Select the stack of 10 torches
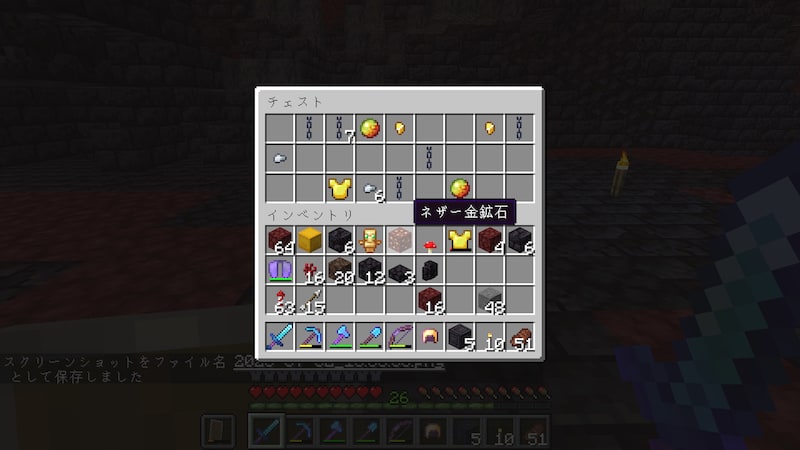The height and width of the screenshot is (450, 800). (490, 338)
